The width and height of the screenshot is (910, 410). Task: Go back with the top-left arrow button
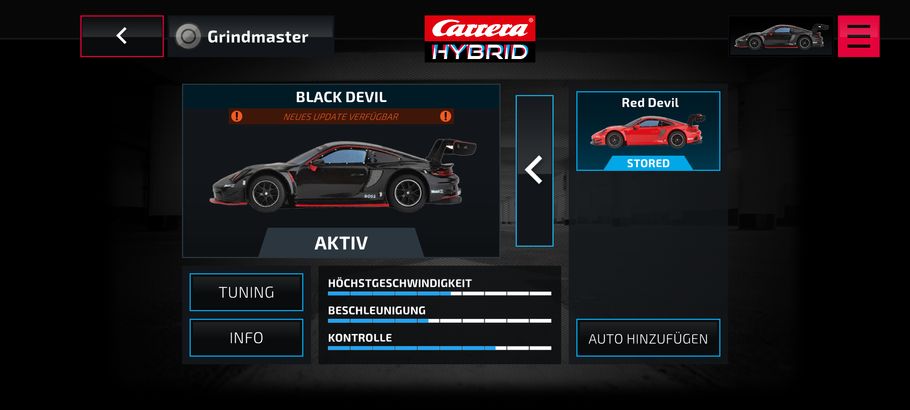click(x=122, y=36)
